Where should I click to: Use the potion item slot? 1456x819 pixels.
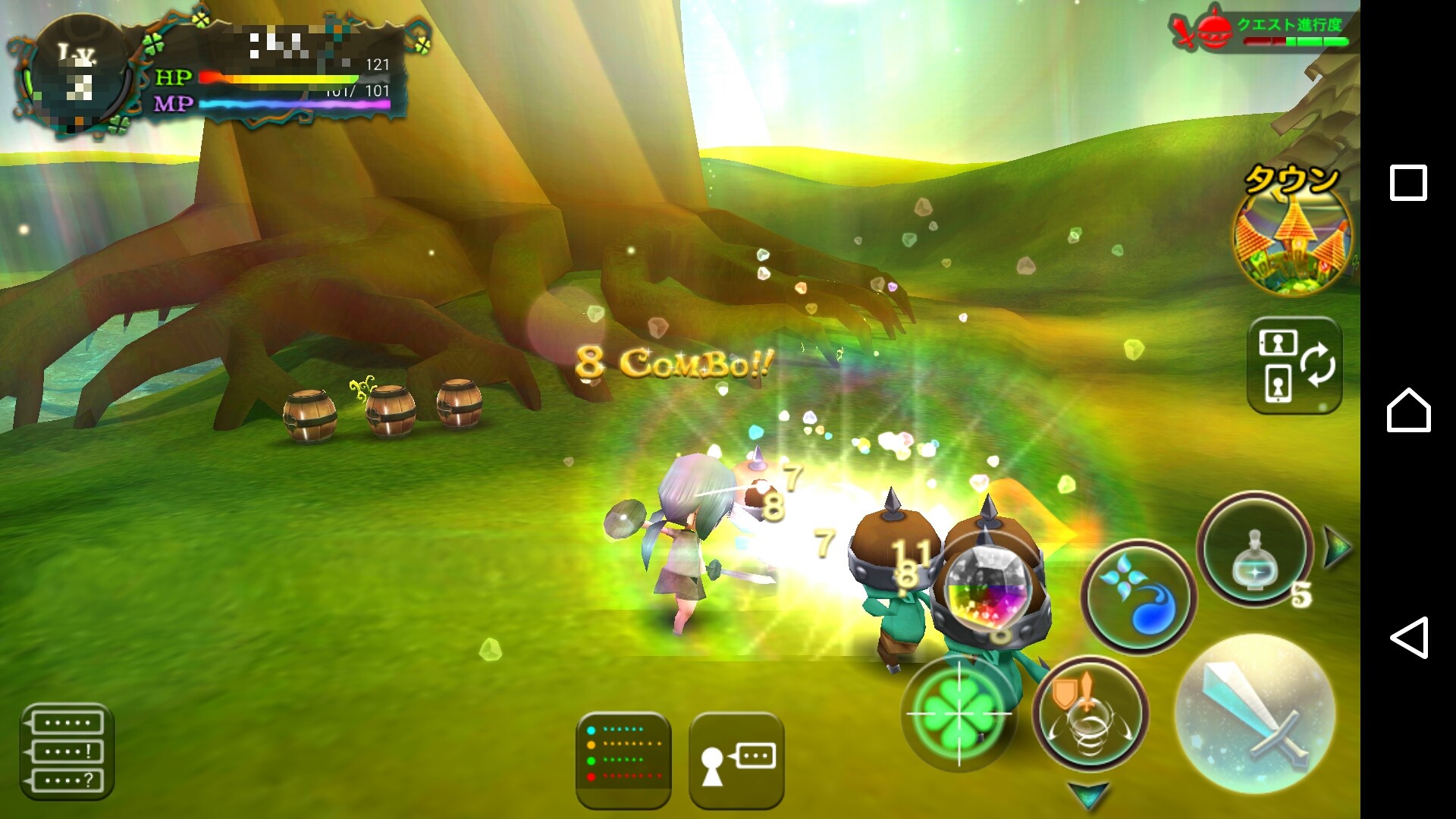click(1255, 550)
